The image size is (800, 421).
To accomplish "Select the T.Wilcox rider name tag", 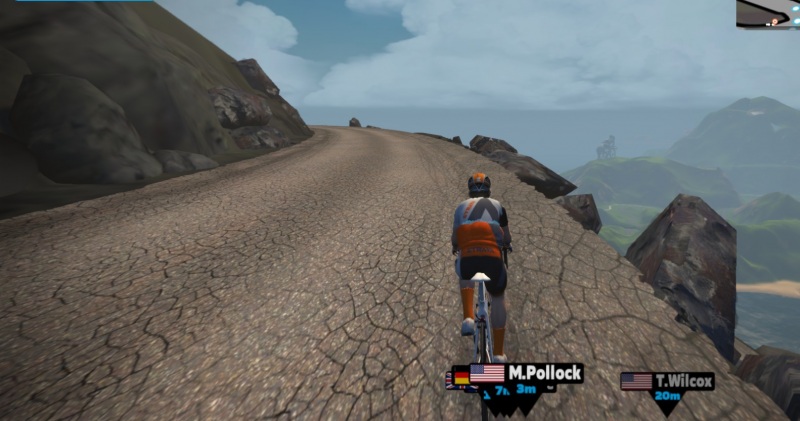I will (667, 381).
